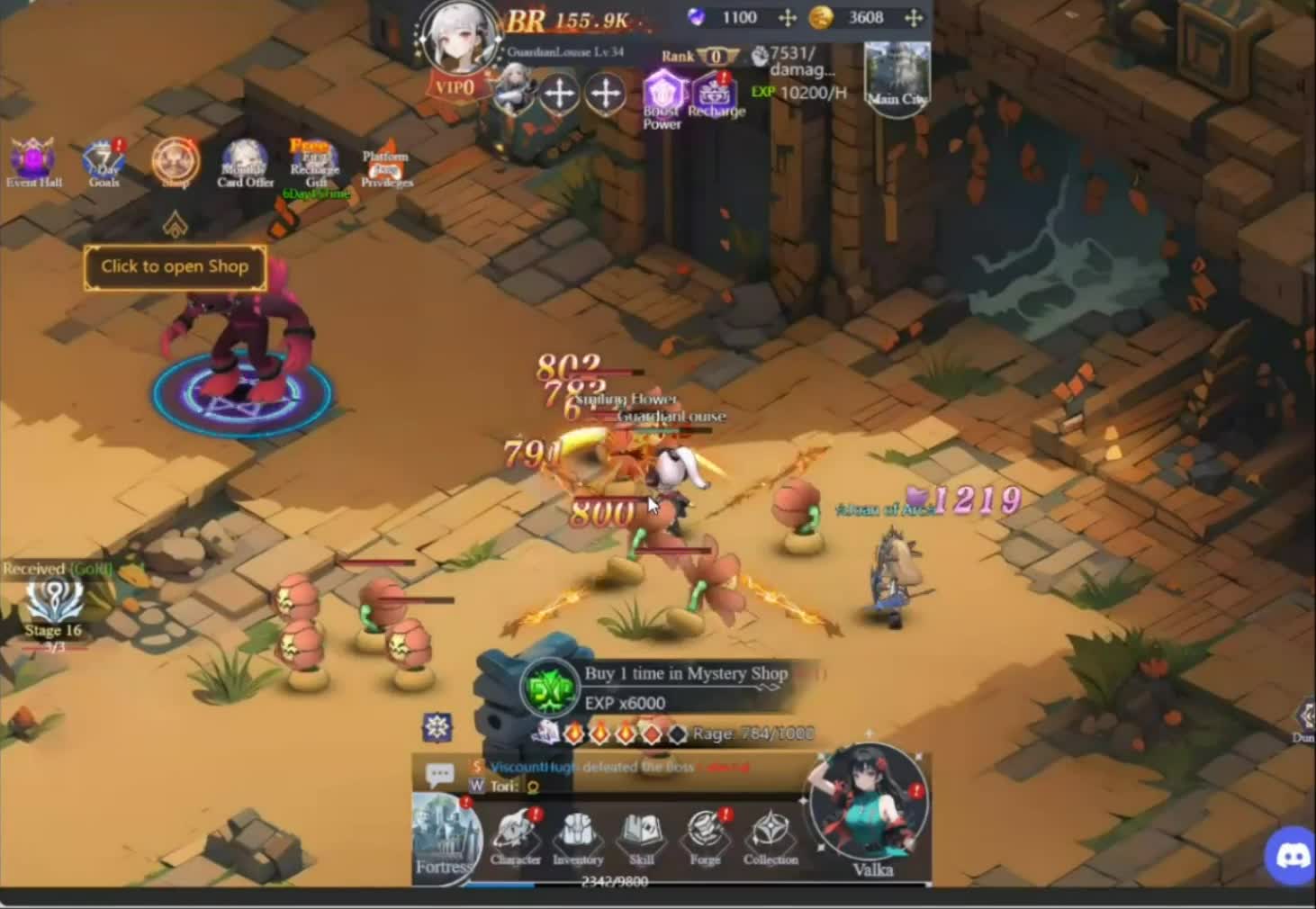Open the Fortress
This screenshot has height=909, width=1316.
pyautogui.click(x=446, y=837)
